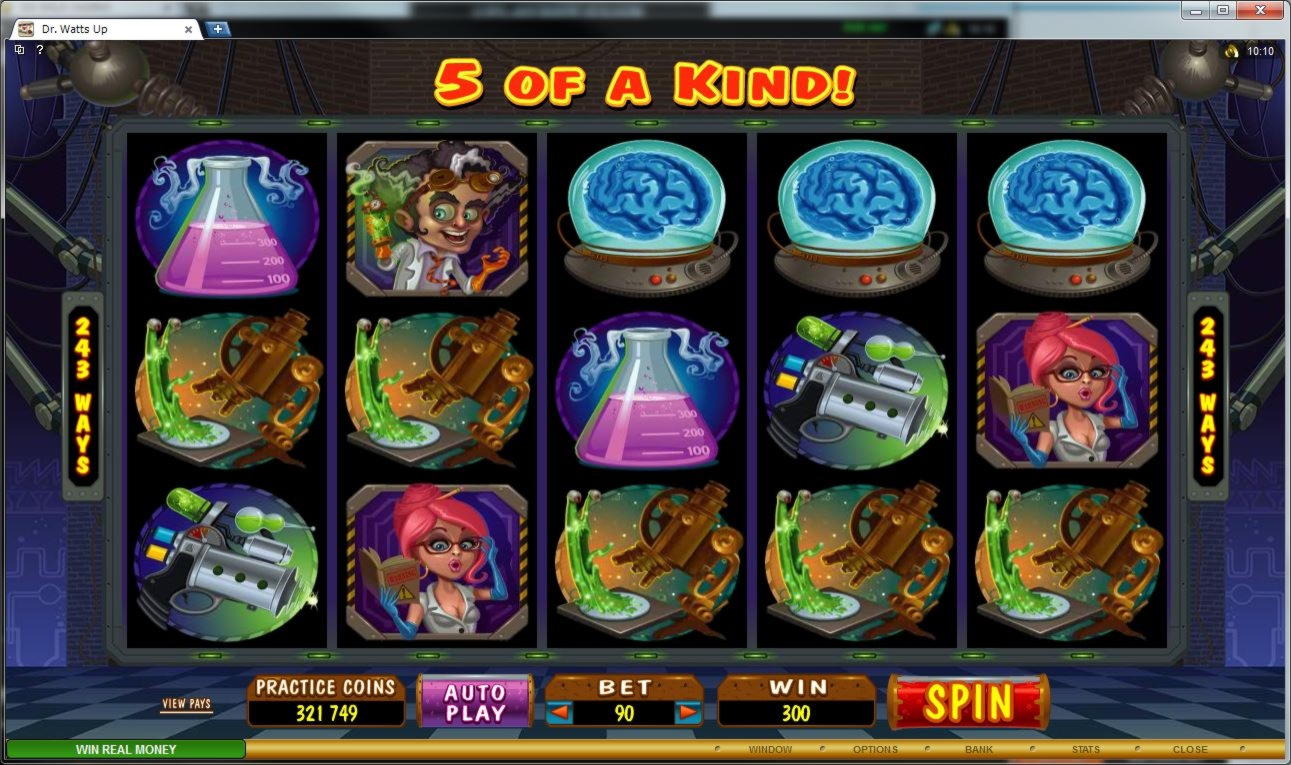Start Auto Play mode

[x=475, y=702]
